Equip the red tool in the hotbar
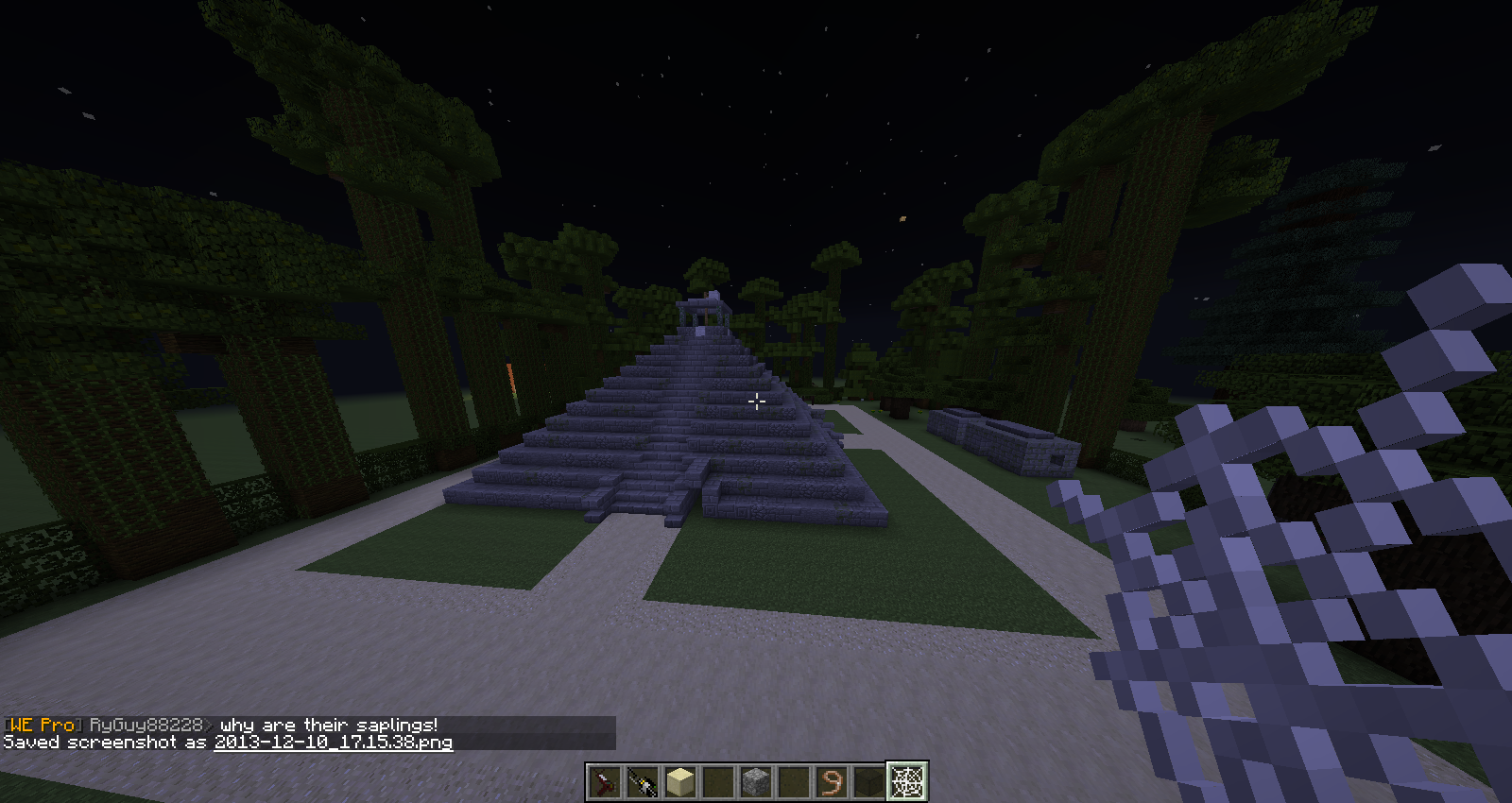 pyautogui.click(x=605, y=781)
